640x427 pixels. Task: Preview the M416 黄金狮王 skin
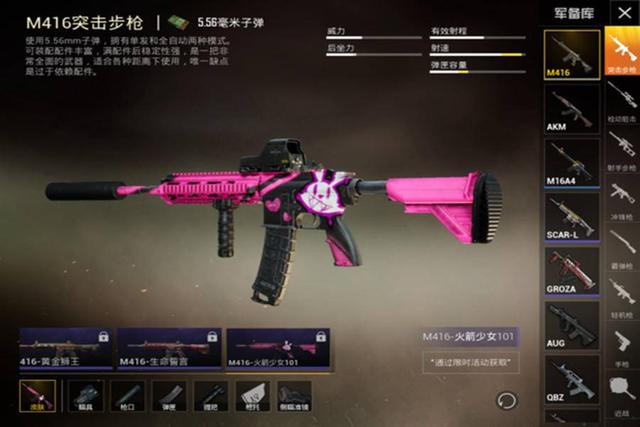tap(66, 348)
